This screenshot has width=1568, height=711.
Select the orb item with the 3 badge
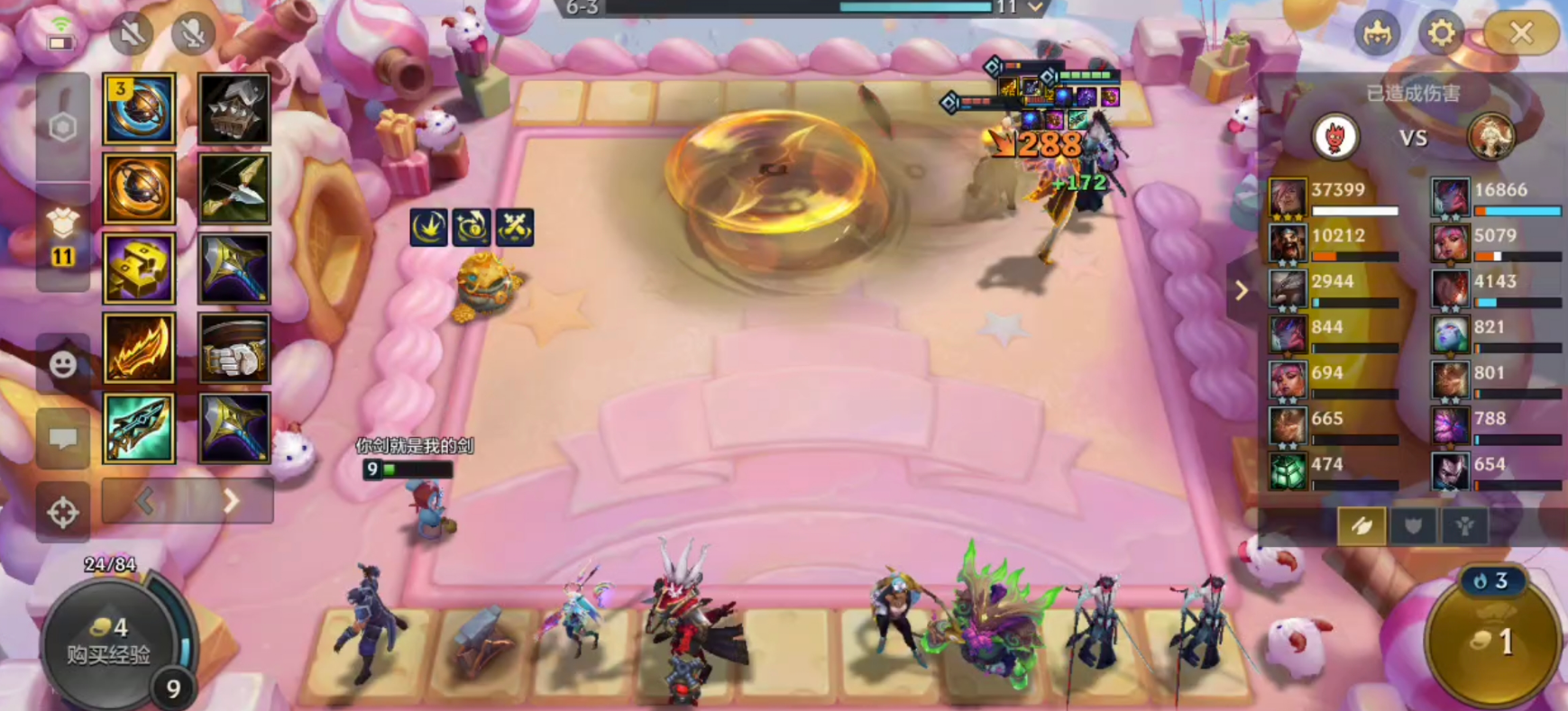click(x=139, y=110)
